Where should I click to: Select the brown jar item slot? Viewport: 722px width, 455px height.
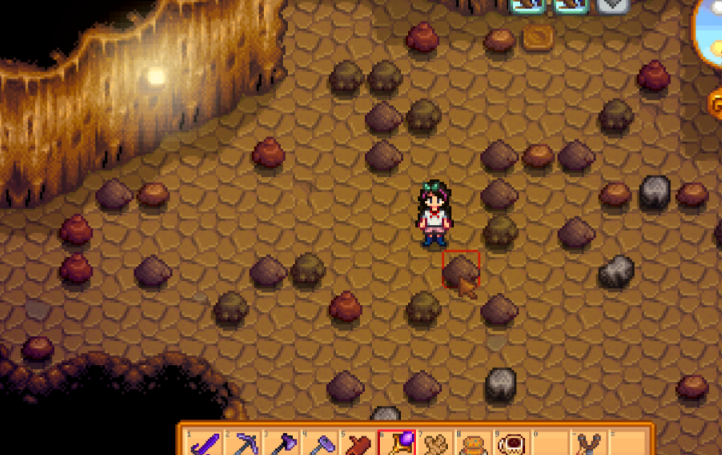click(x=473, y=442)
